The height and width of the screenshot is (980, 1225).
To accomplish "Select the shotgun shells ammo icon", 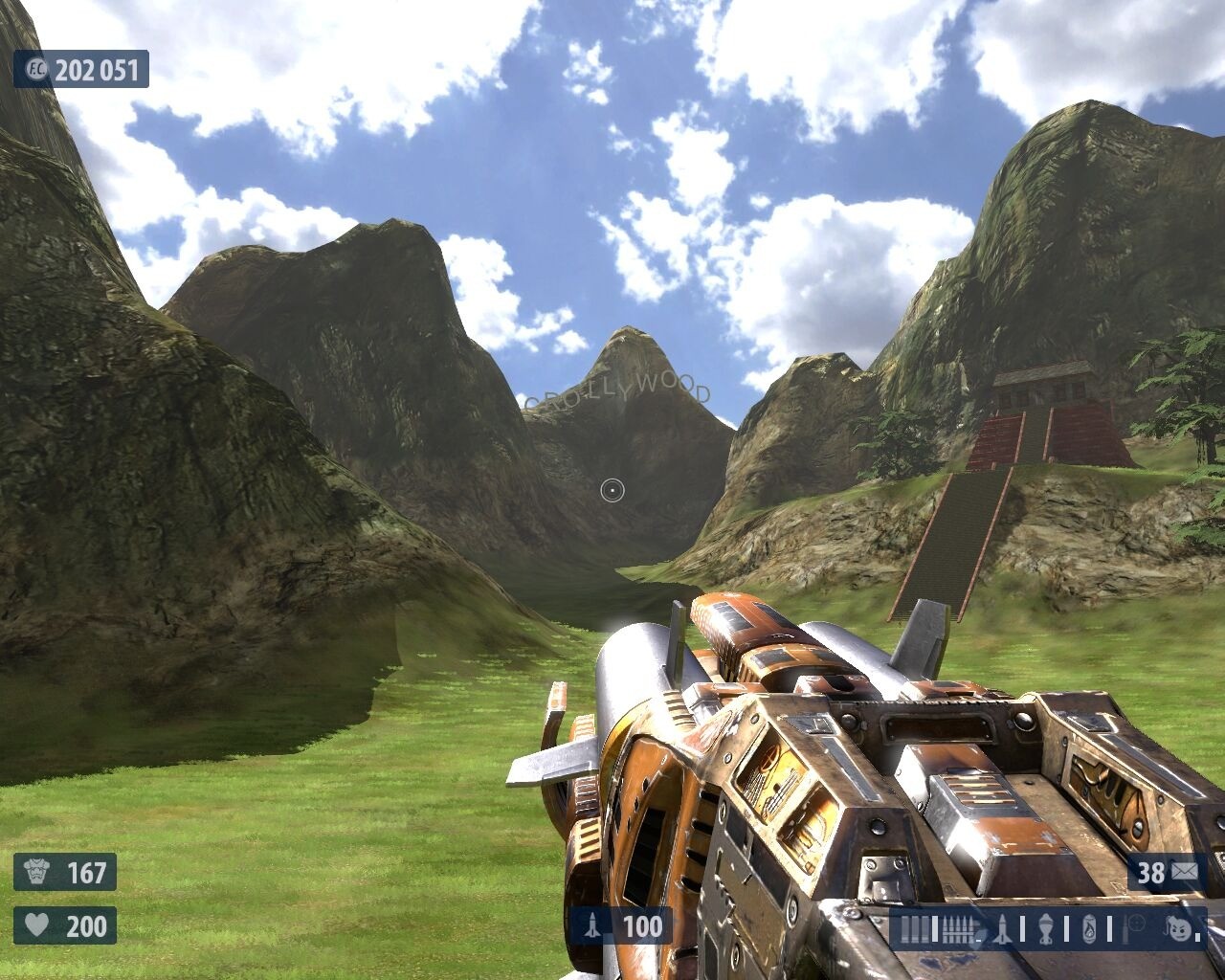I will 916,928.
